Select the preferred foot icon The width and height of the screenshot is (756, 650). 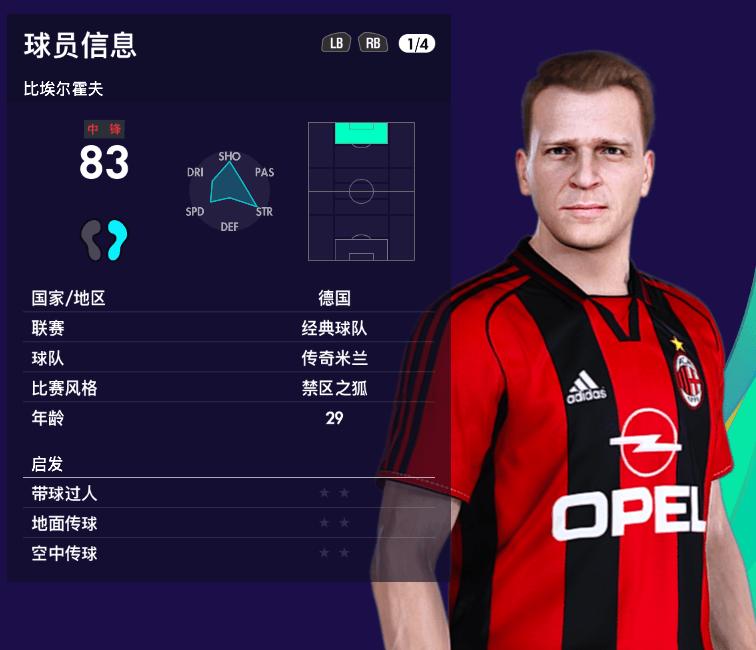click(105, 240)
